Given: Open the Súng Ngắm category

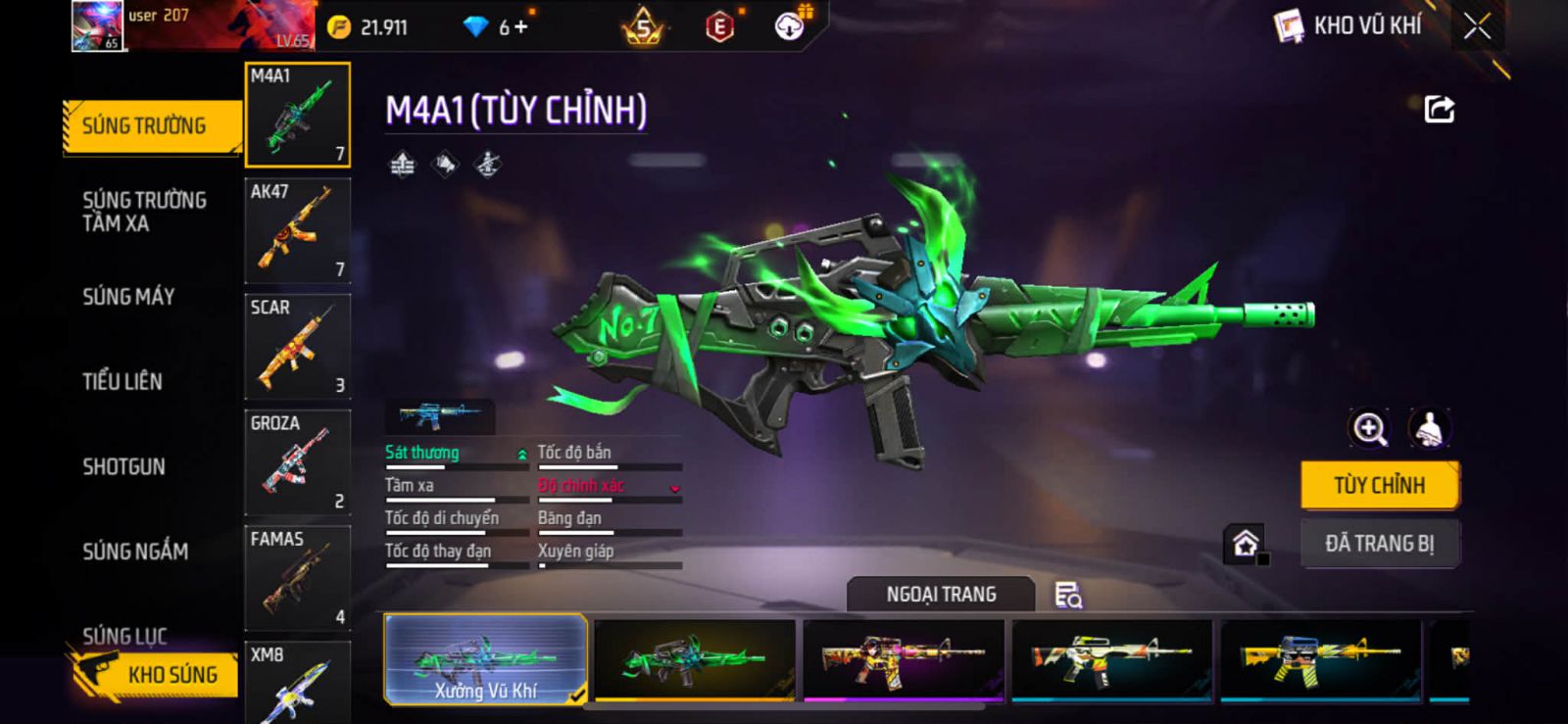Looking at the screenshot, I should pyautogui.click(x=135, y=552).
